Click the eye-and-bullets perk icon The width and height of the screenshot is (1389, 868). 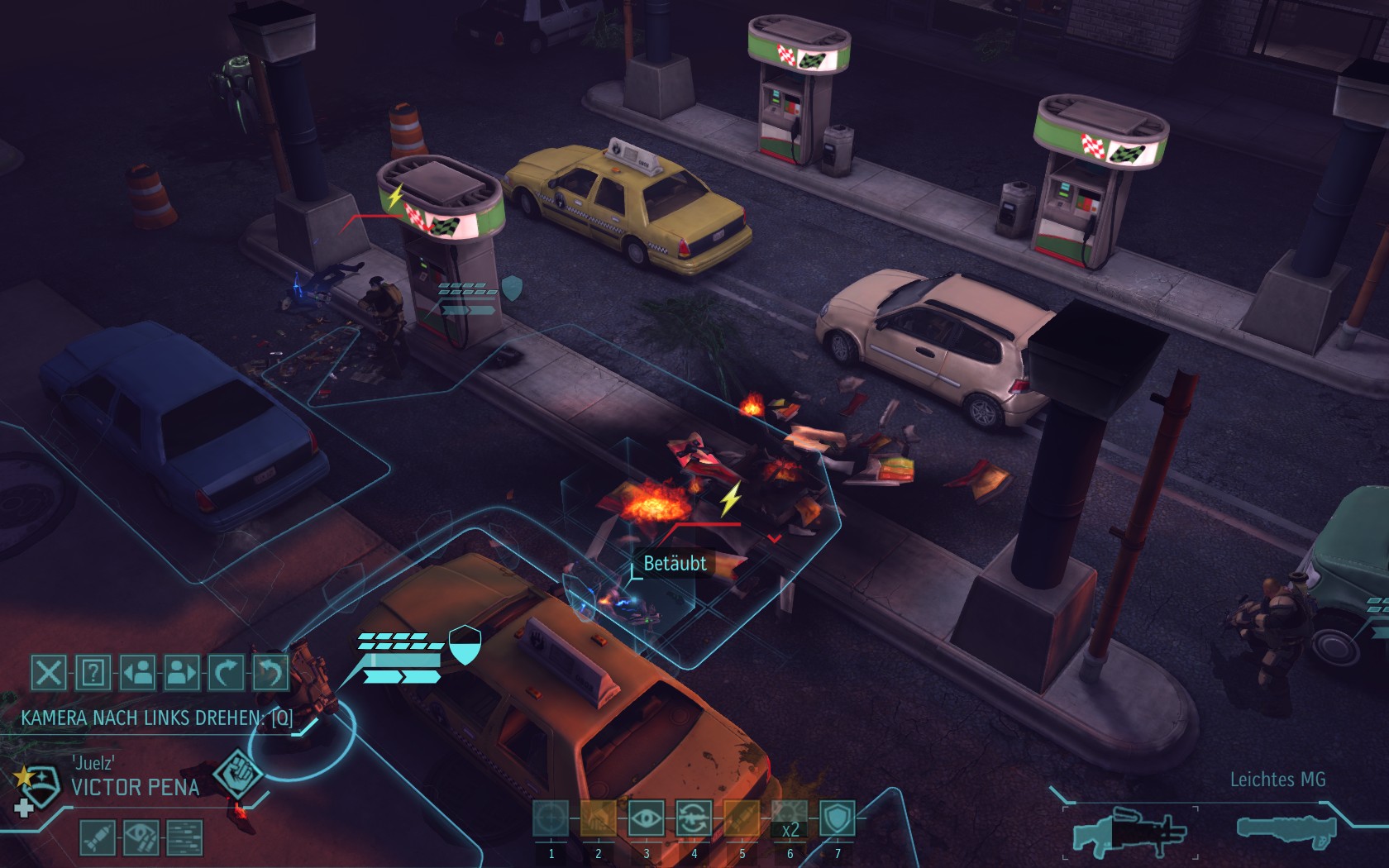(x=141, y=837)
